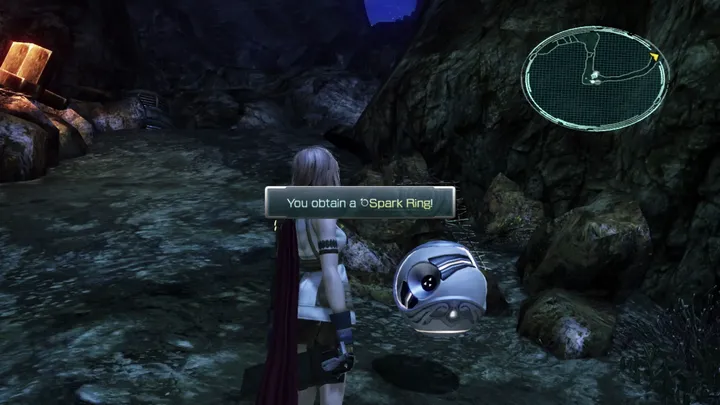Dismiss the Spark Ring obtained notification
Viewport: 720px width, 405px height.
(359, 202)
